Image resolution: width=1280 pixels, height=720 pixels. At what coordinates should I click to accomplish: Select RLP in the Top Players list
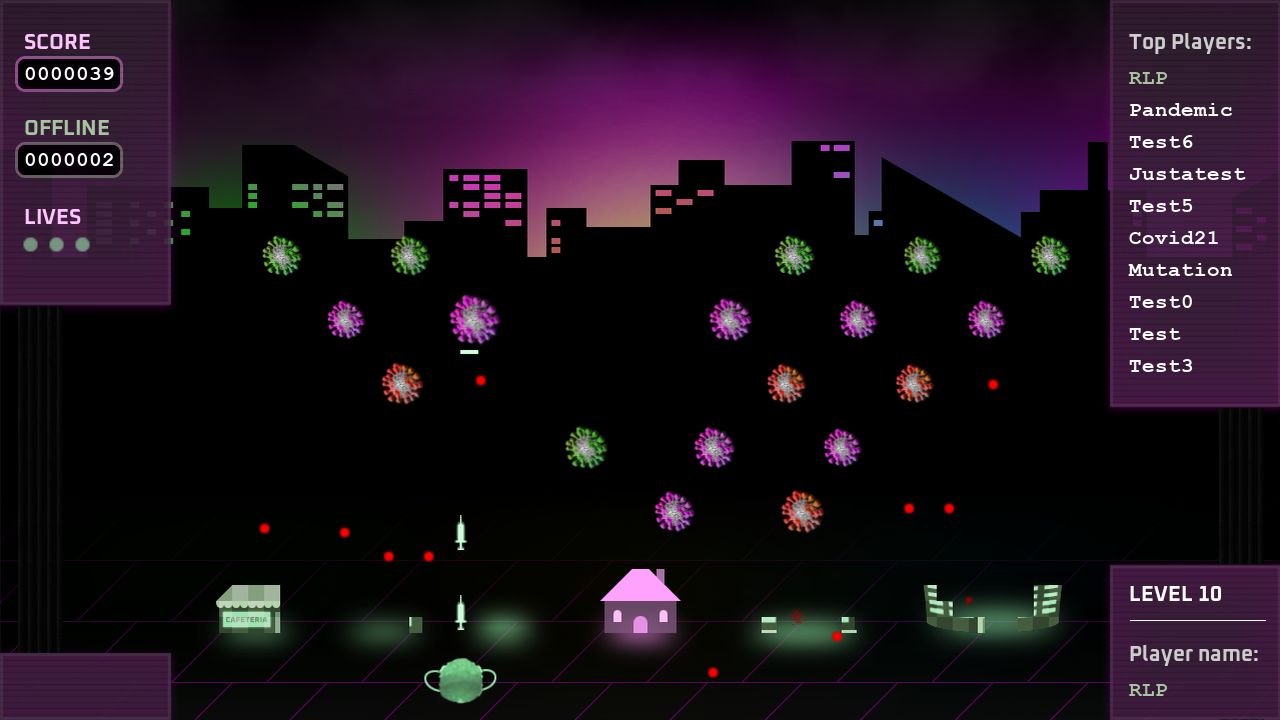(1148, 78)
